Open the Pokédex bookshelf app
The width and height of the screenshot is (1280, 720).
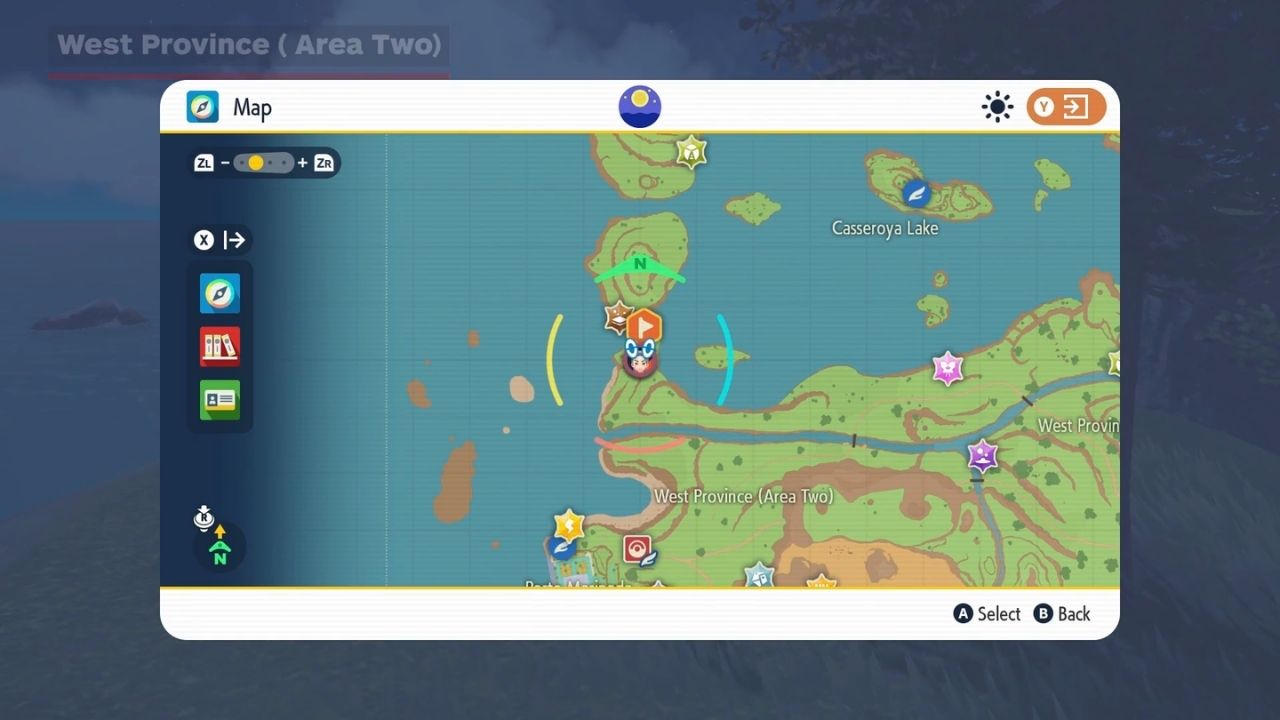[x=220, y=346]
